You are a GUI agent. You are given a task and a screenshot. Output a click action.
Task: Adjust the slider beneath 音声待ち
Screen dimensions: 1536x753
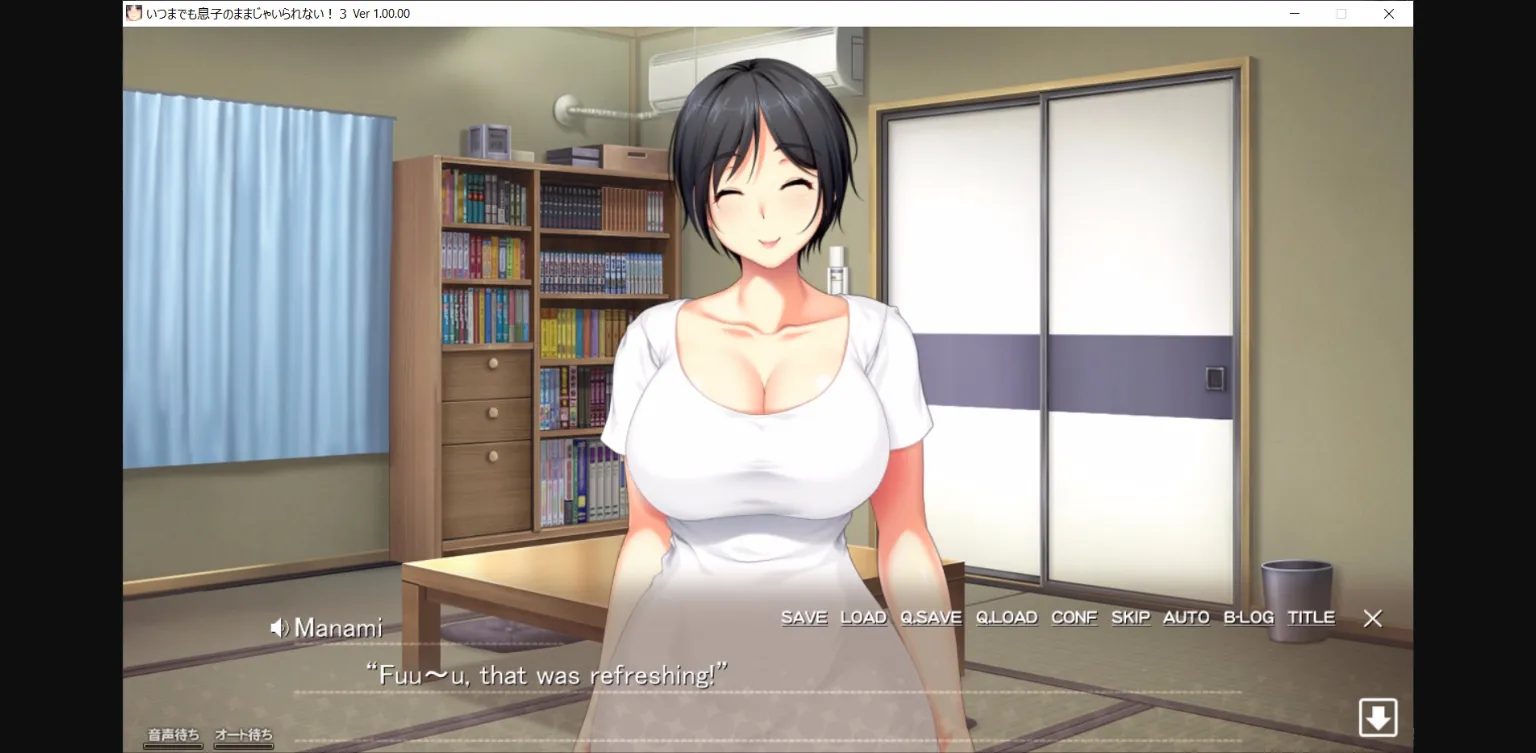[x=172, y=745]
